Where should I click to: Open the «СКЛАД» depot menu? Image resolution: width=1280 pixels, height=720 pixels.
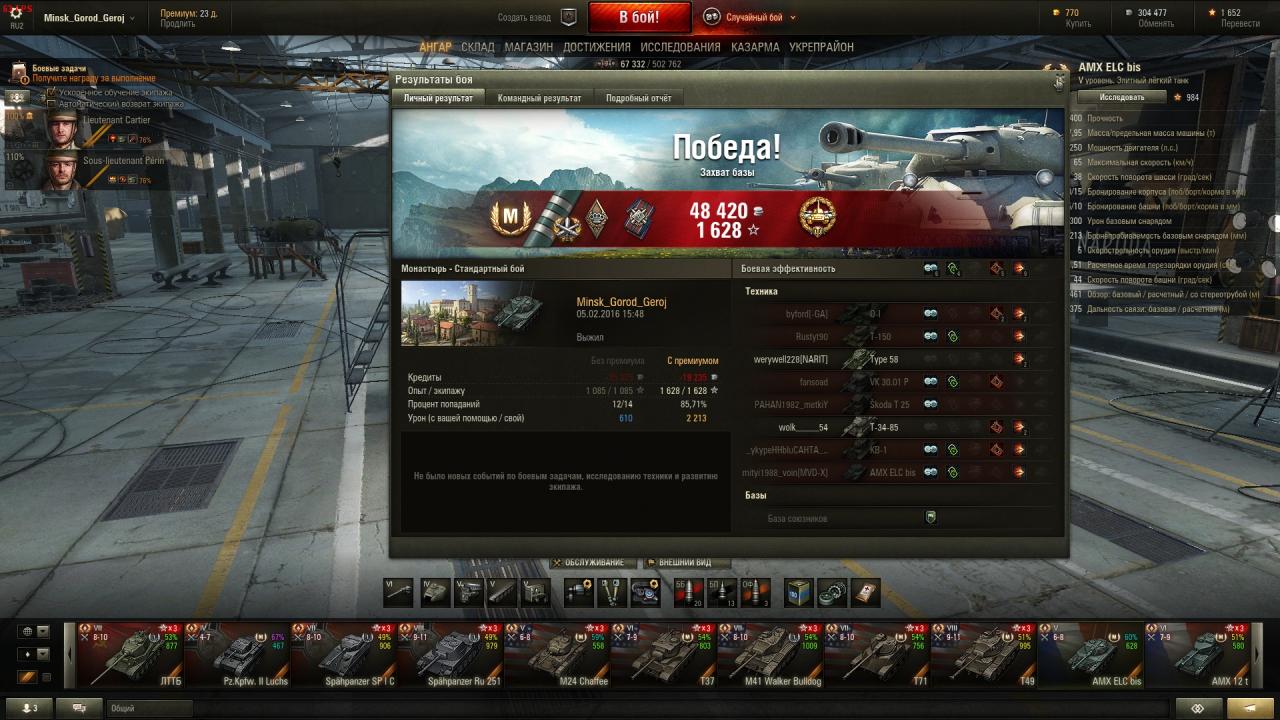tap(478, 47)
